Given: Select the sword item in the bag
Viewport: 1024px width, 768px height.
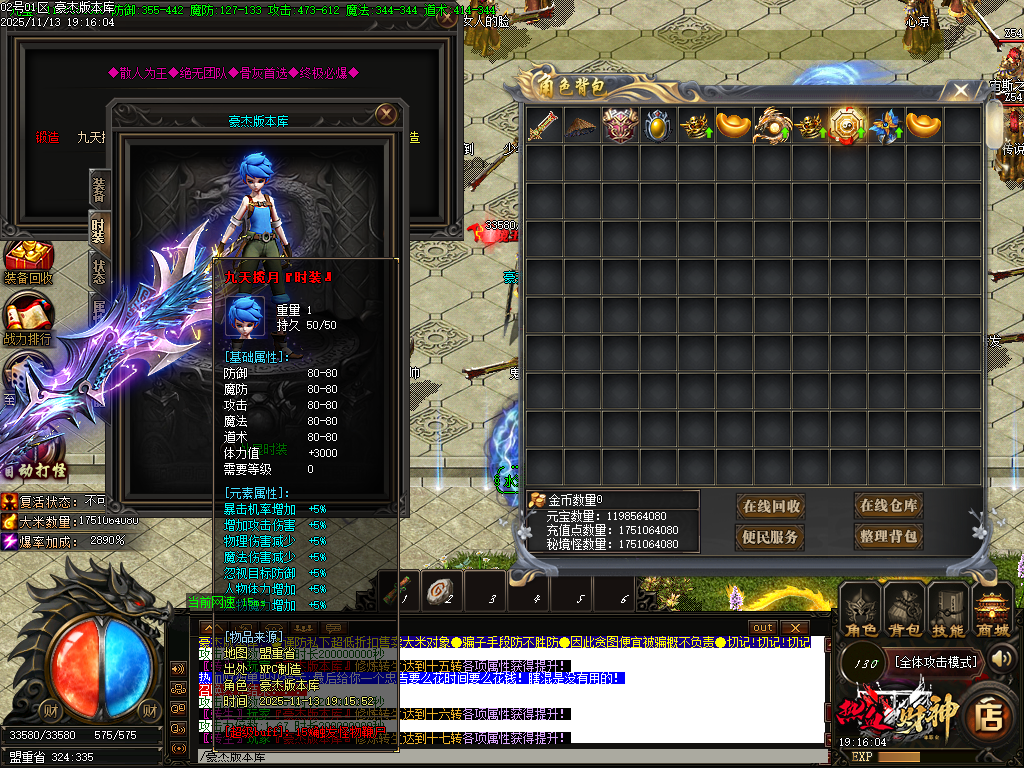Looking at the screenshot, I should tap(544, 125).
